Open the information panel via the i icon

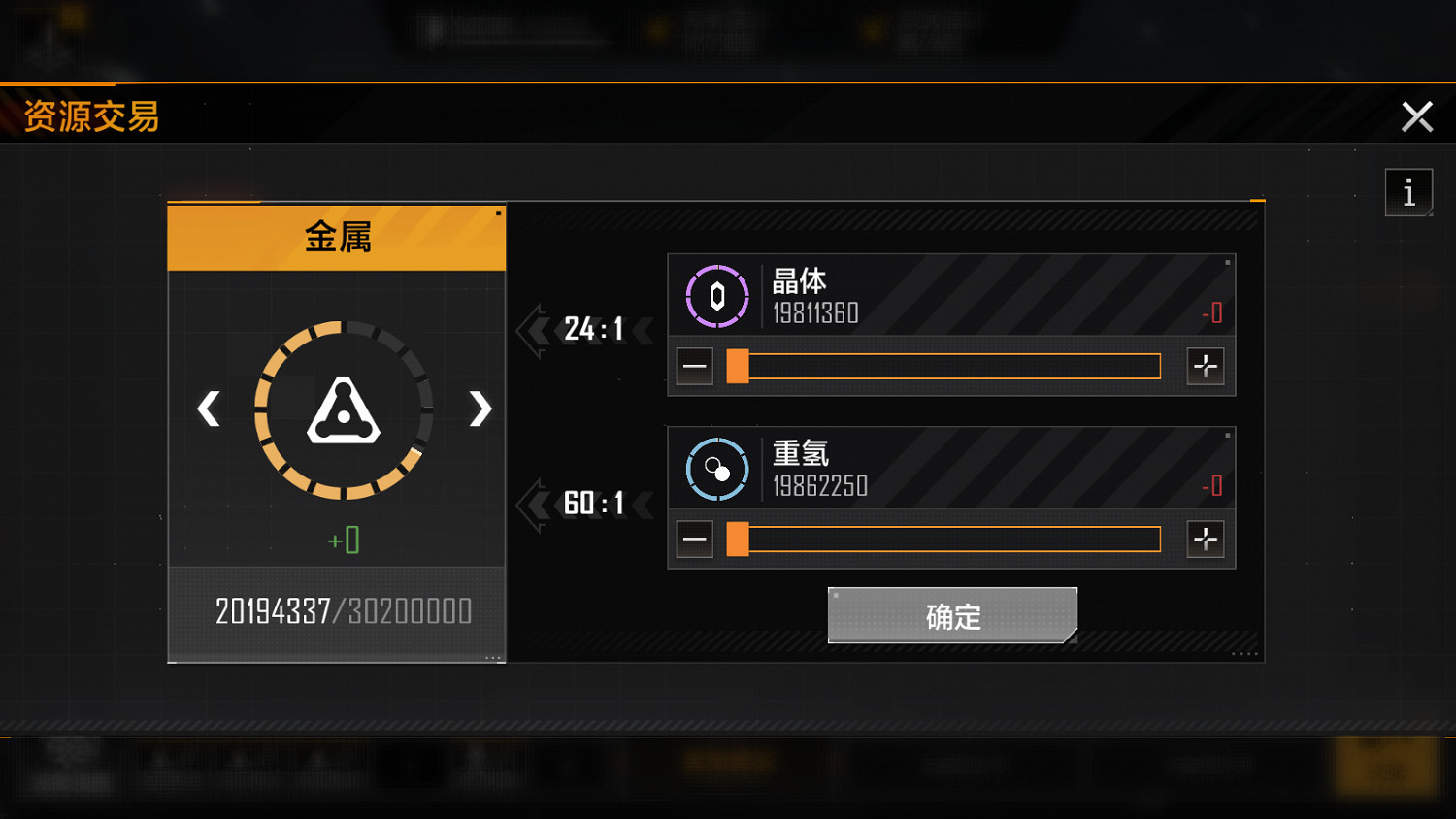[x=1408, y=192]
